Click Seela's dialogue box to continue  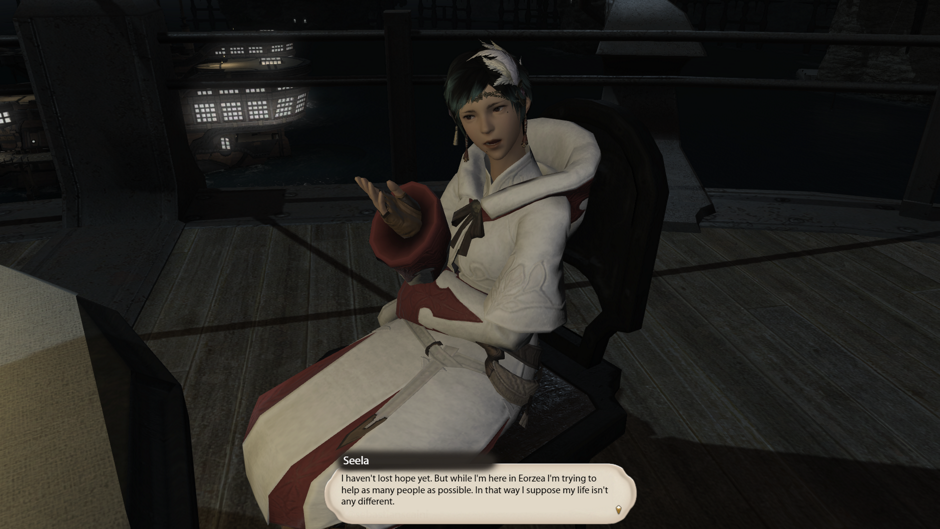click(478, 490)
